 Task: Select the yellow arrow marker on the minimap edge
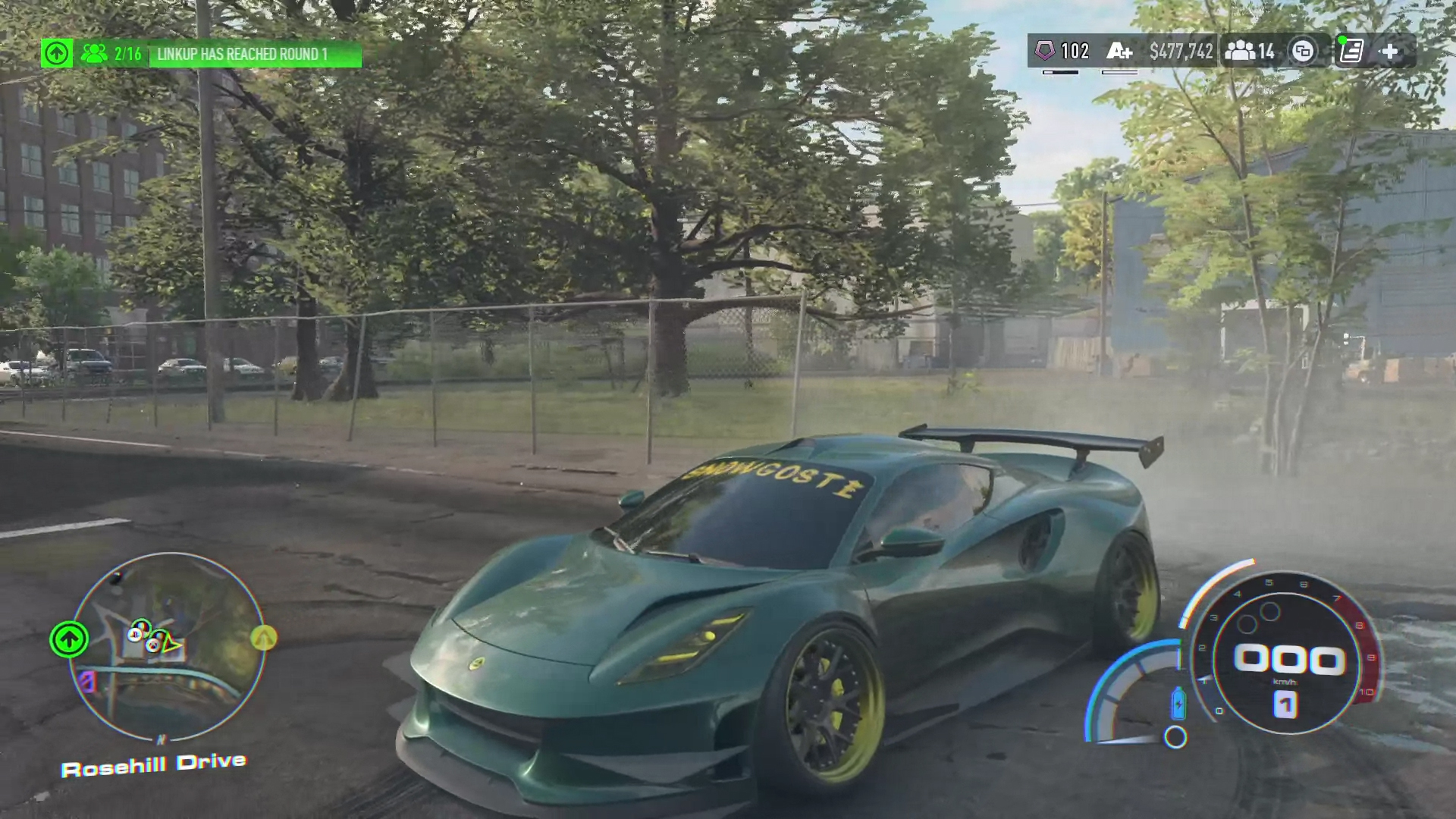(x=264, y=639)
